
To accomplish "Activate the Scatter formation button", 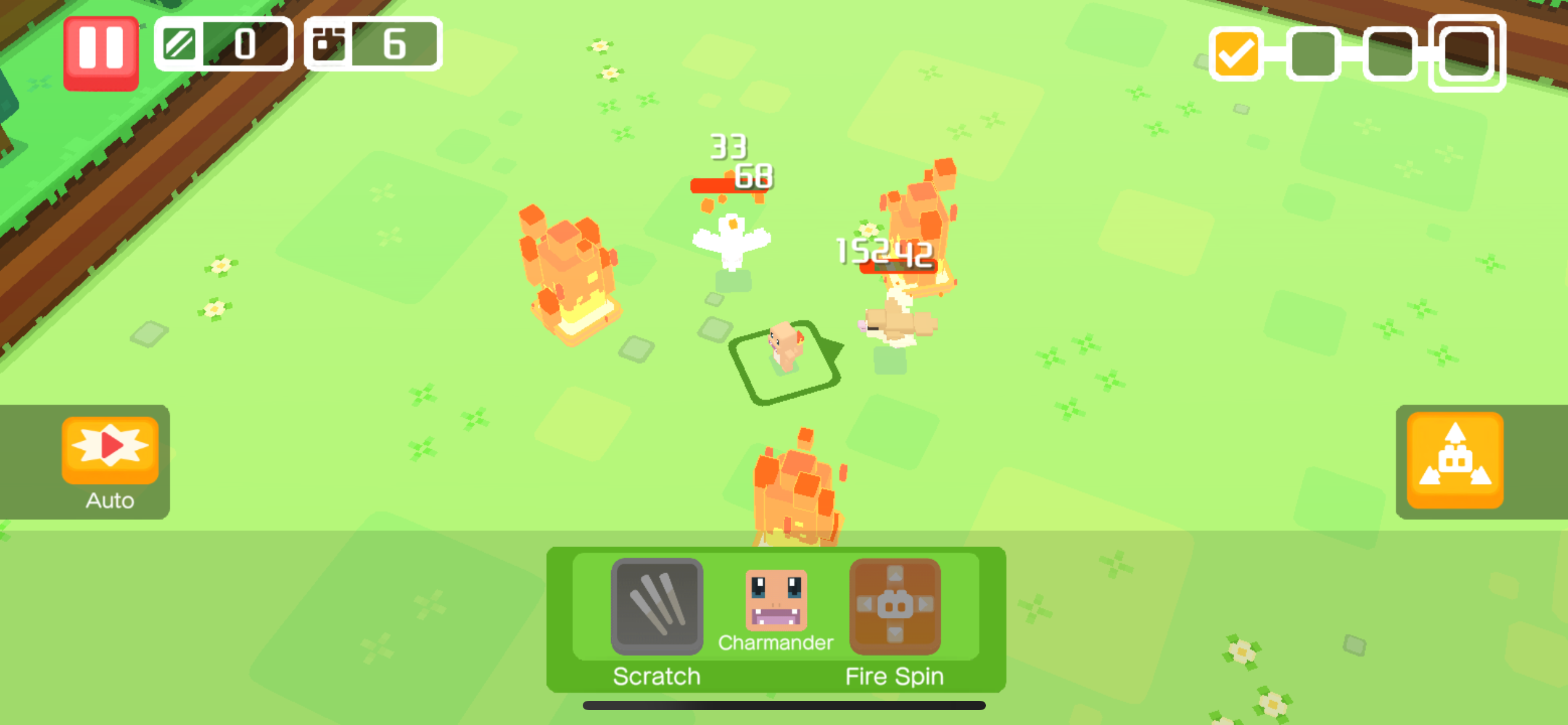I will (x=1454, y=462).
